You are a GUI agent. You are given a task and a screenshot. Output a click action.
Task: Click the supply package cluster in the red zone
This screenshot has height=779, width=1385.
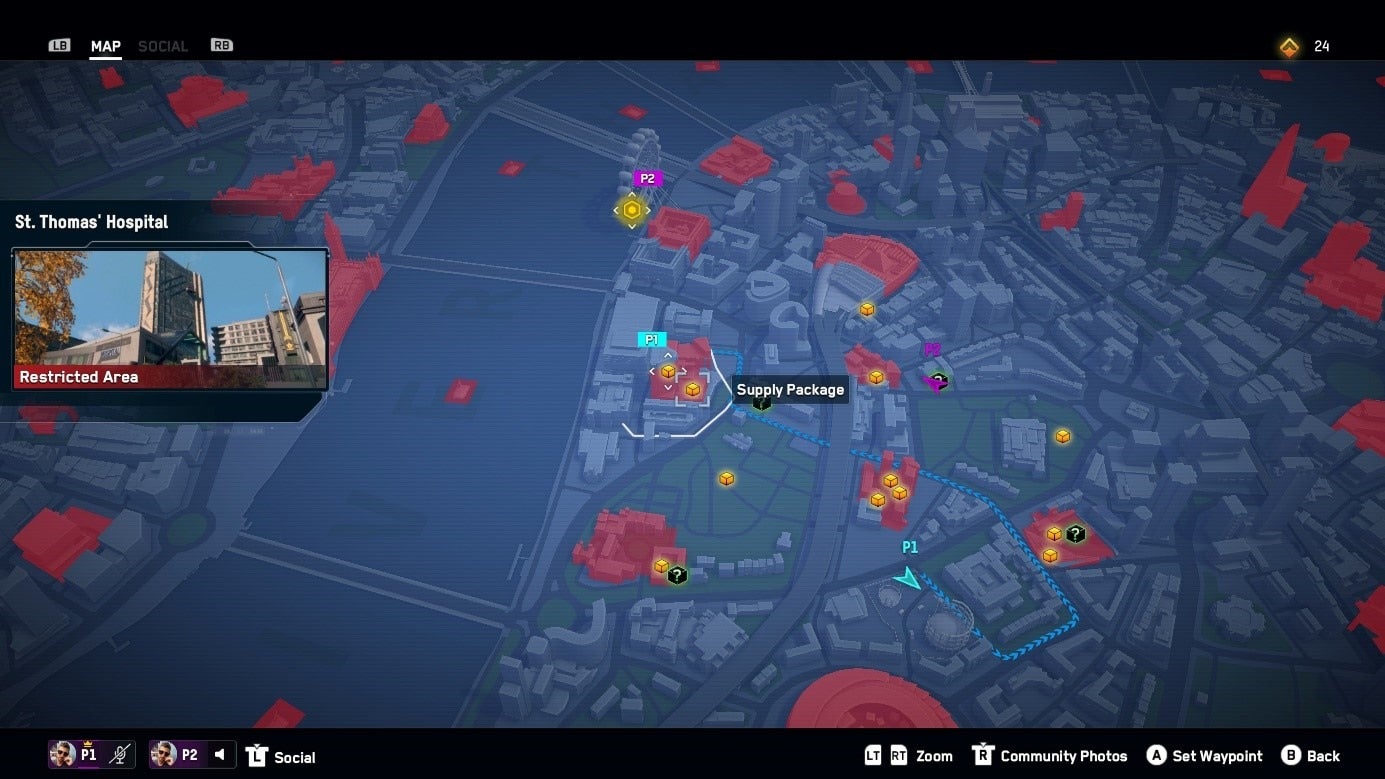[891, 489]
